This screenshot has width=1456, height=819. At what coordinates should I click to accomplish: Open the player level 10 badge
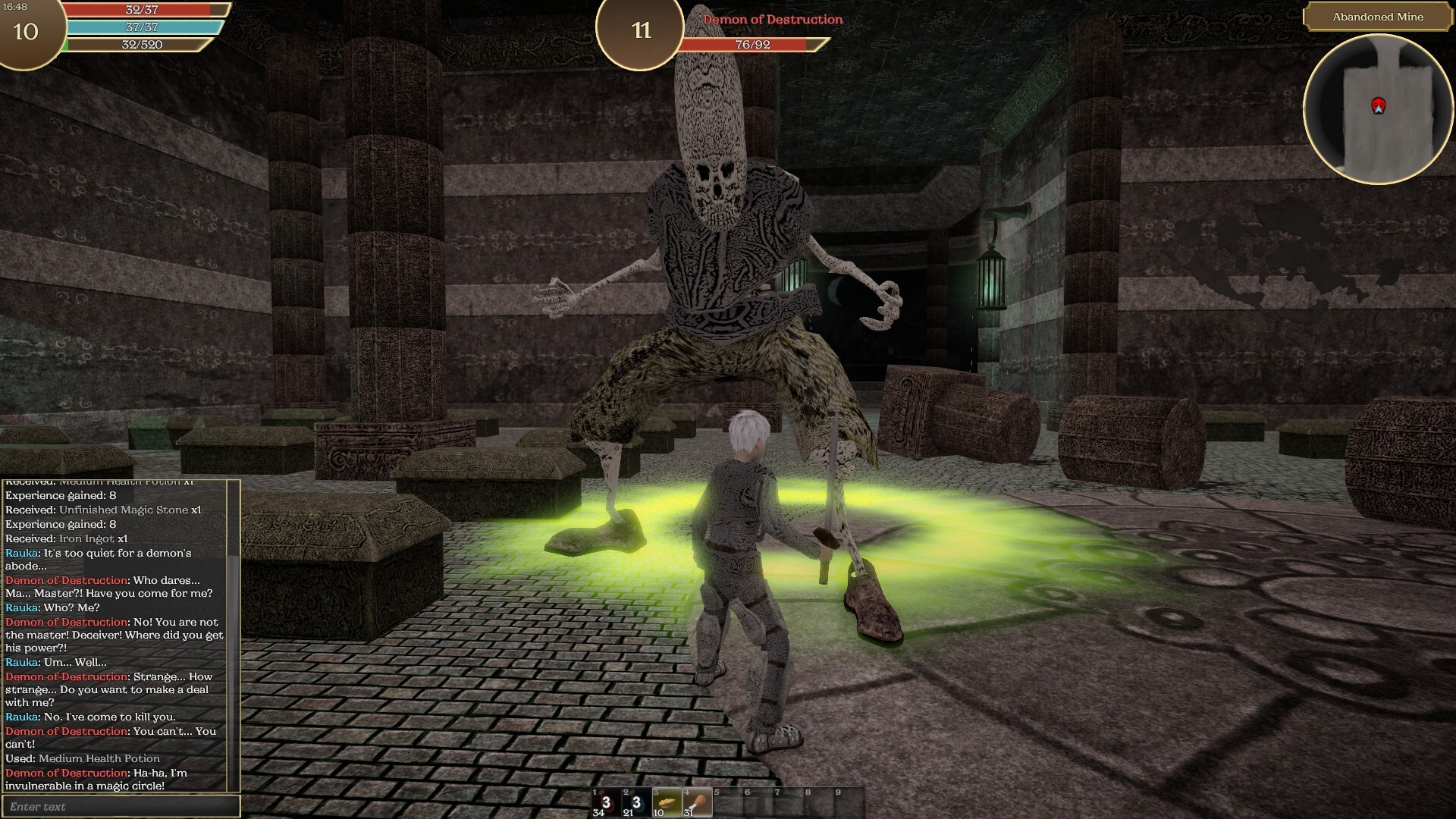click(26, 31)
